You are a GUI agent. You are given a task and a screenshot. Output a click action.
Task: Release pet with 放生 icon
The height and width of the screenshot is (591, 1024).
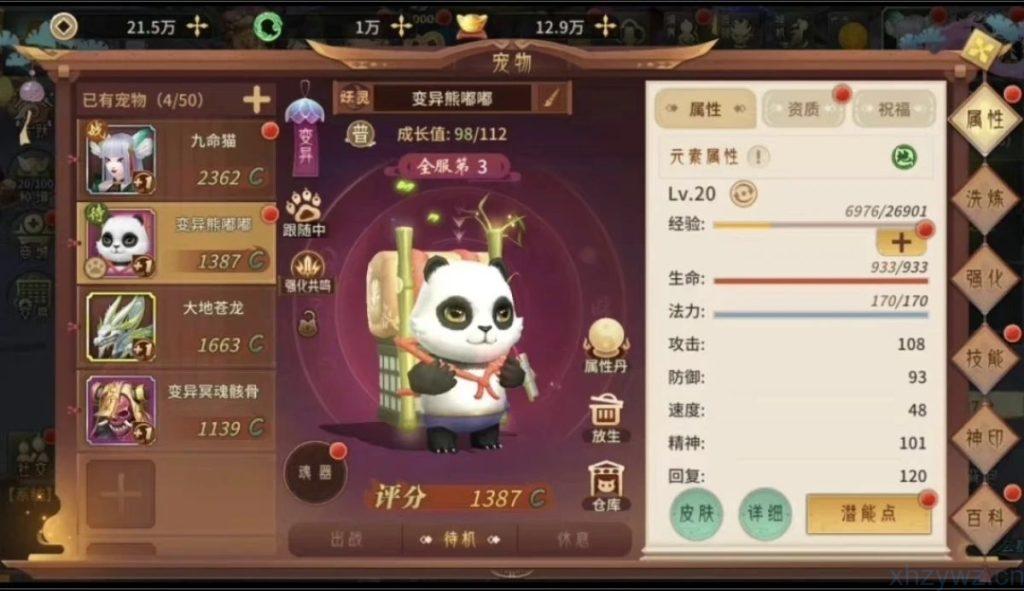click(606, 418)
